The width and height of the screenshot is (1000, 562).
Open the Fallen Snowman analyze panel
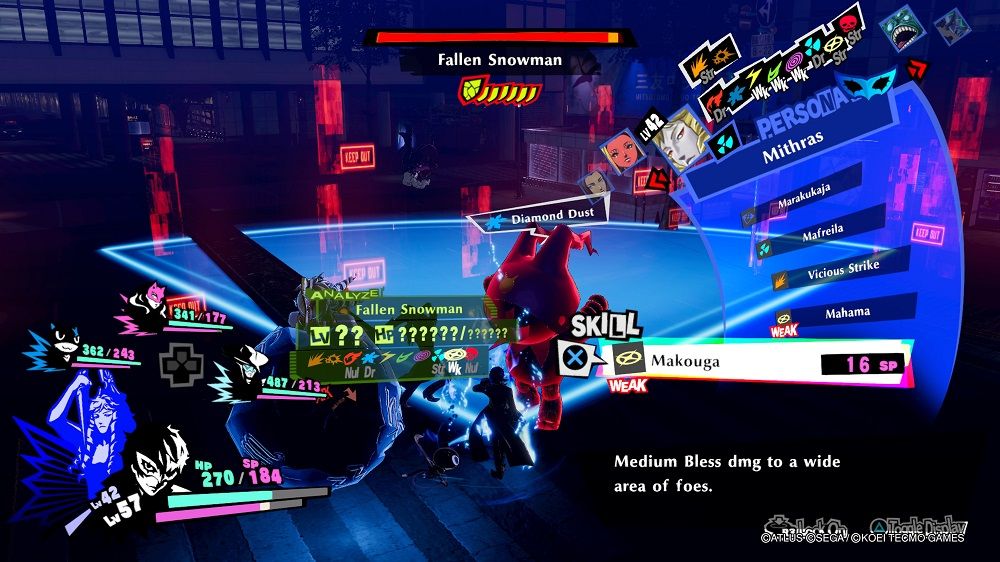click(400, 332)
